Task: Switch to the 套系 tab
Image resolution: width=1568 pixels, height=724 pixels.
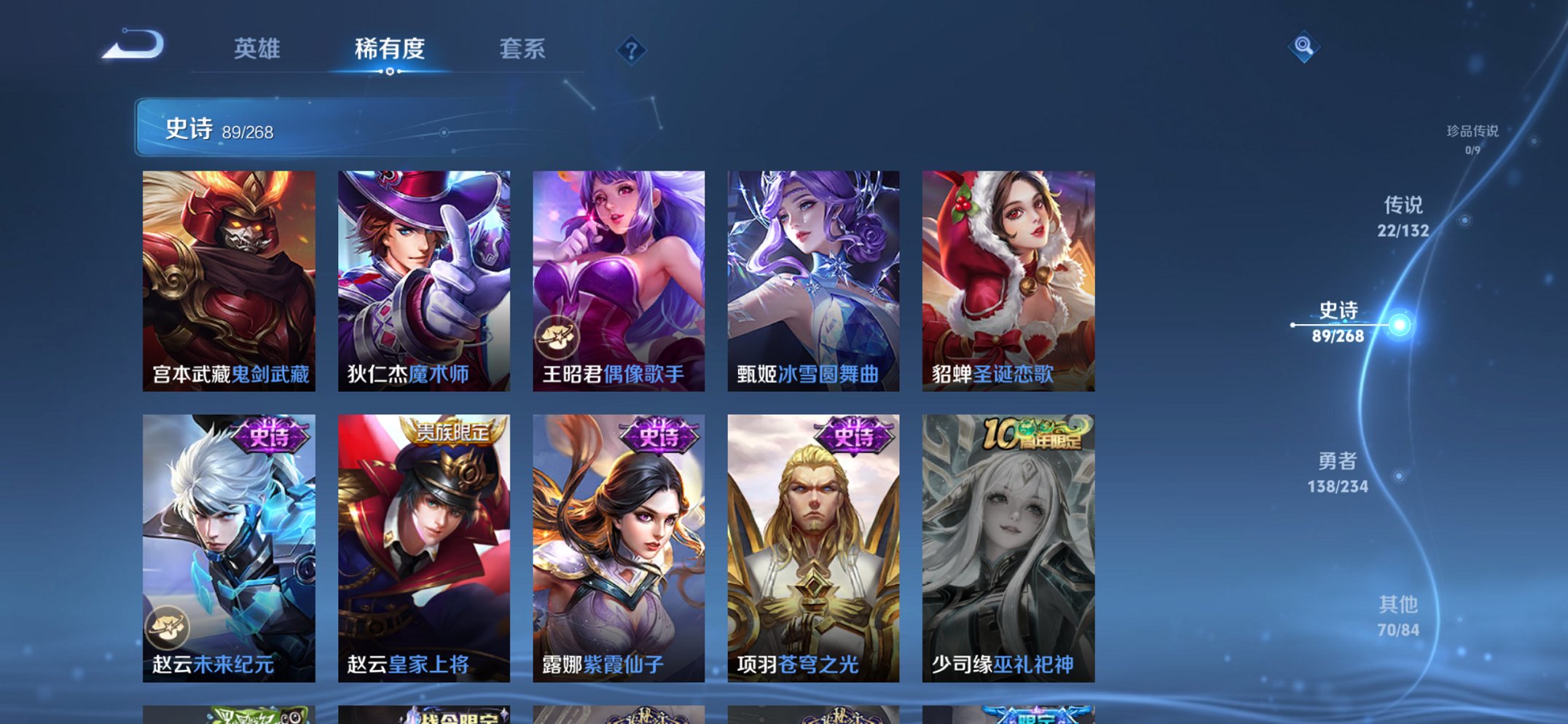Action: (522, 50)
